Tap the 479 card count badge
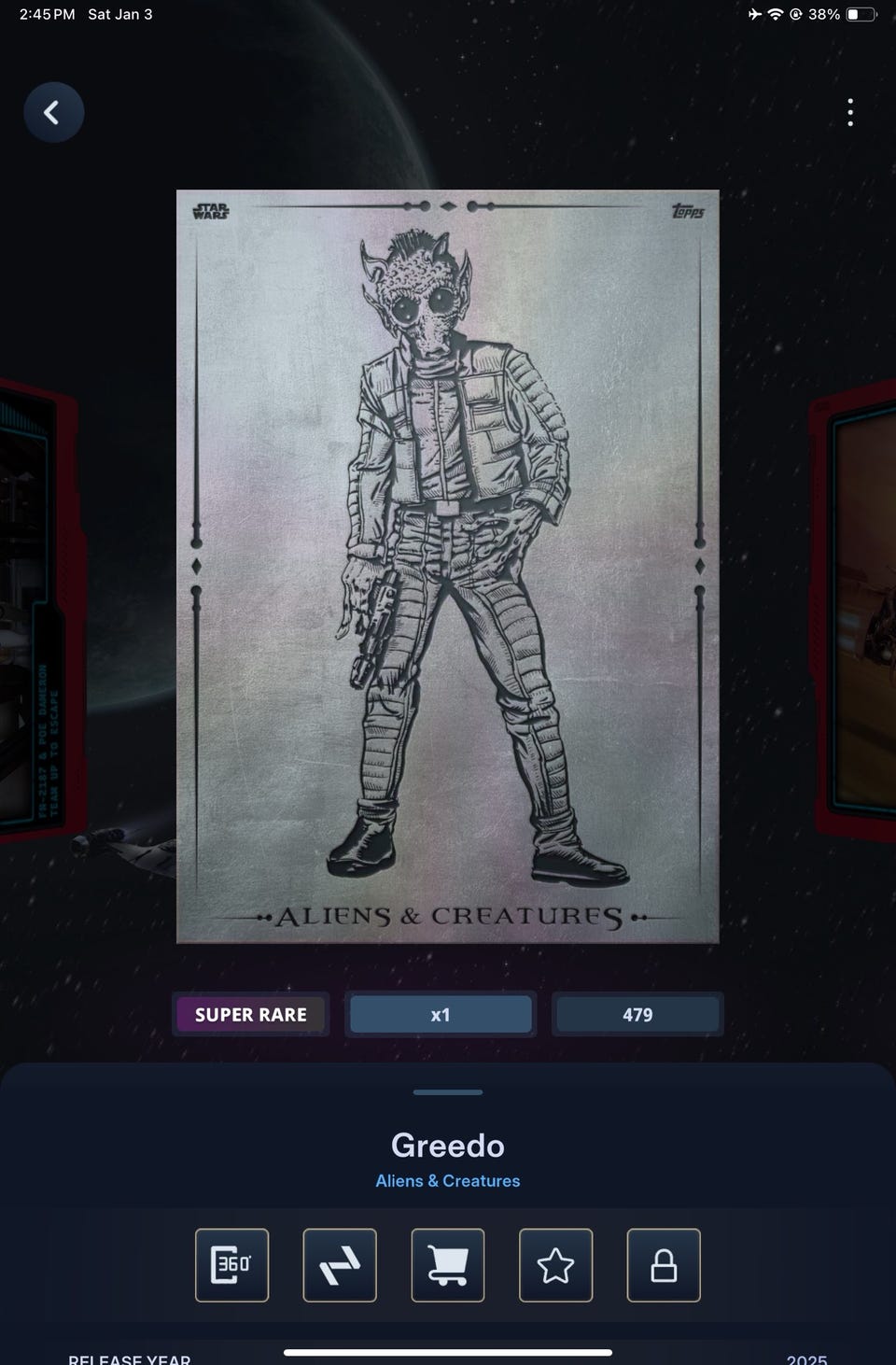Viewport: 896px width, 1365px height. pyautogui.click(x=637, y=1015)
